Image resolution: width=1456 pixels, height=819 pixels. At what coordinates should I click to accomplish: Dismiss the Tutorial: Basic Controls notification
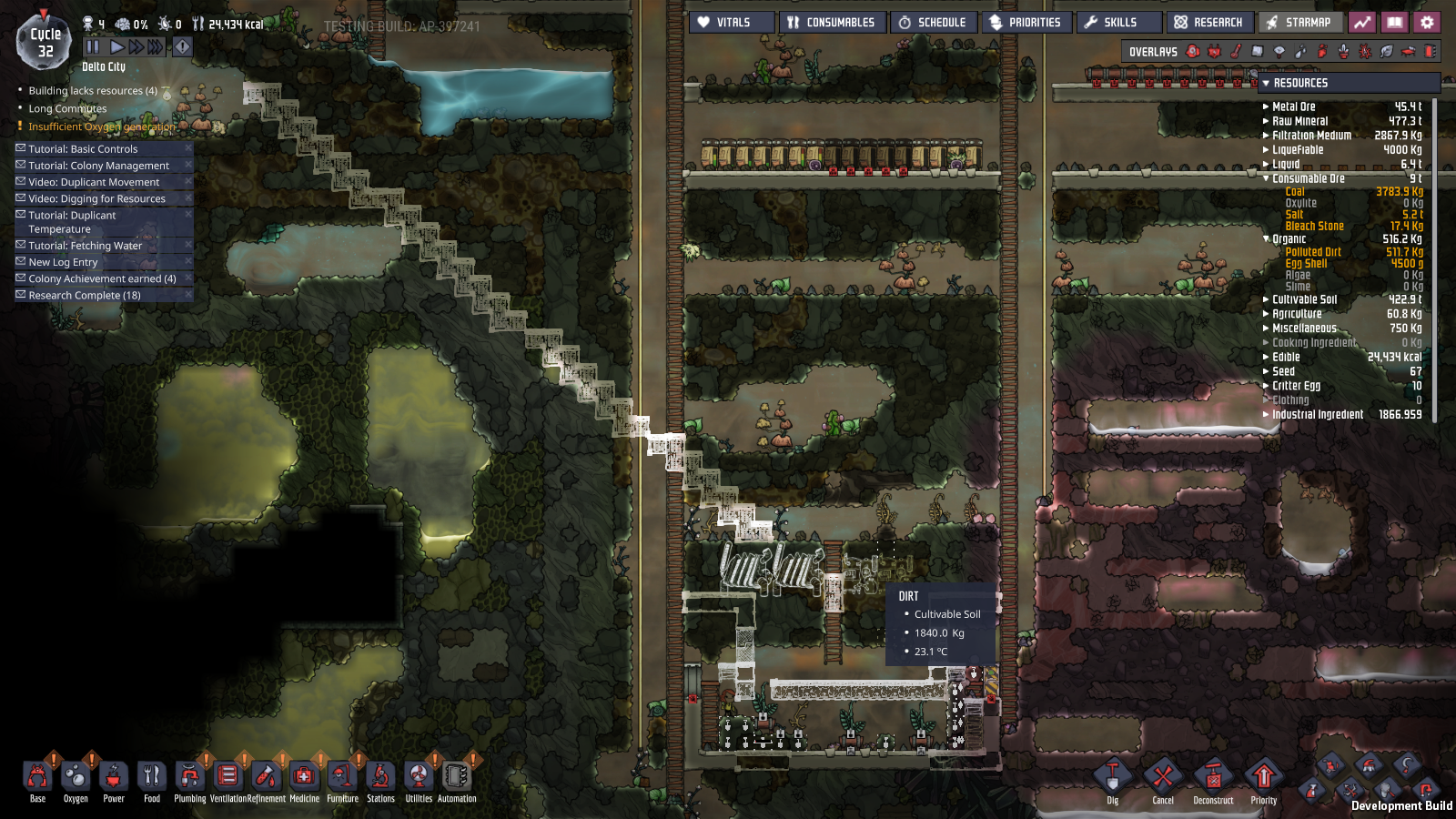188,147
